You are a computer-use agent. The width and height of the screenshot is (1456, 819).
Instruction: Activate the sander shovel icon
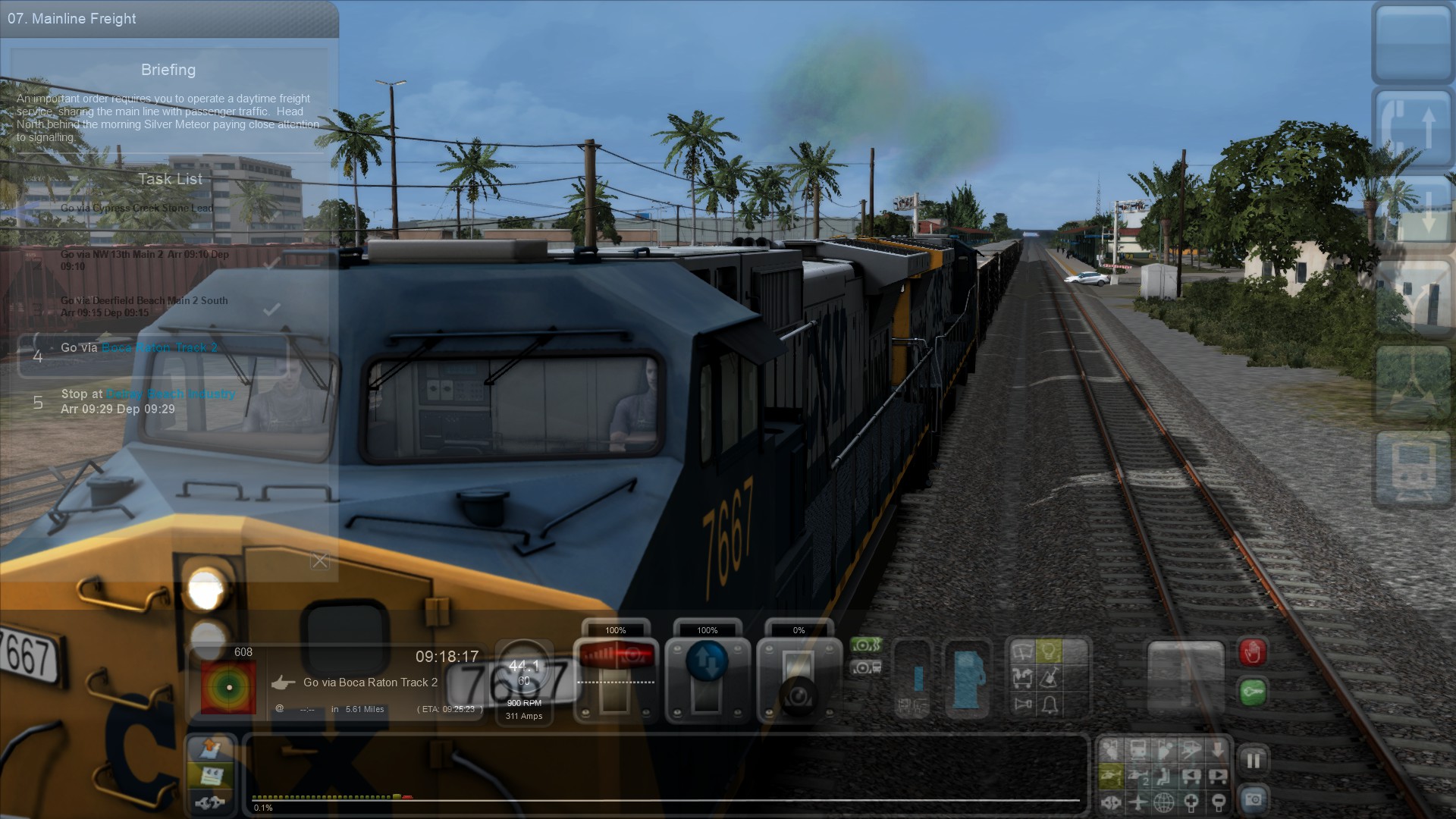[1050, 677]
